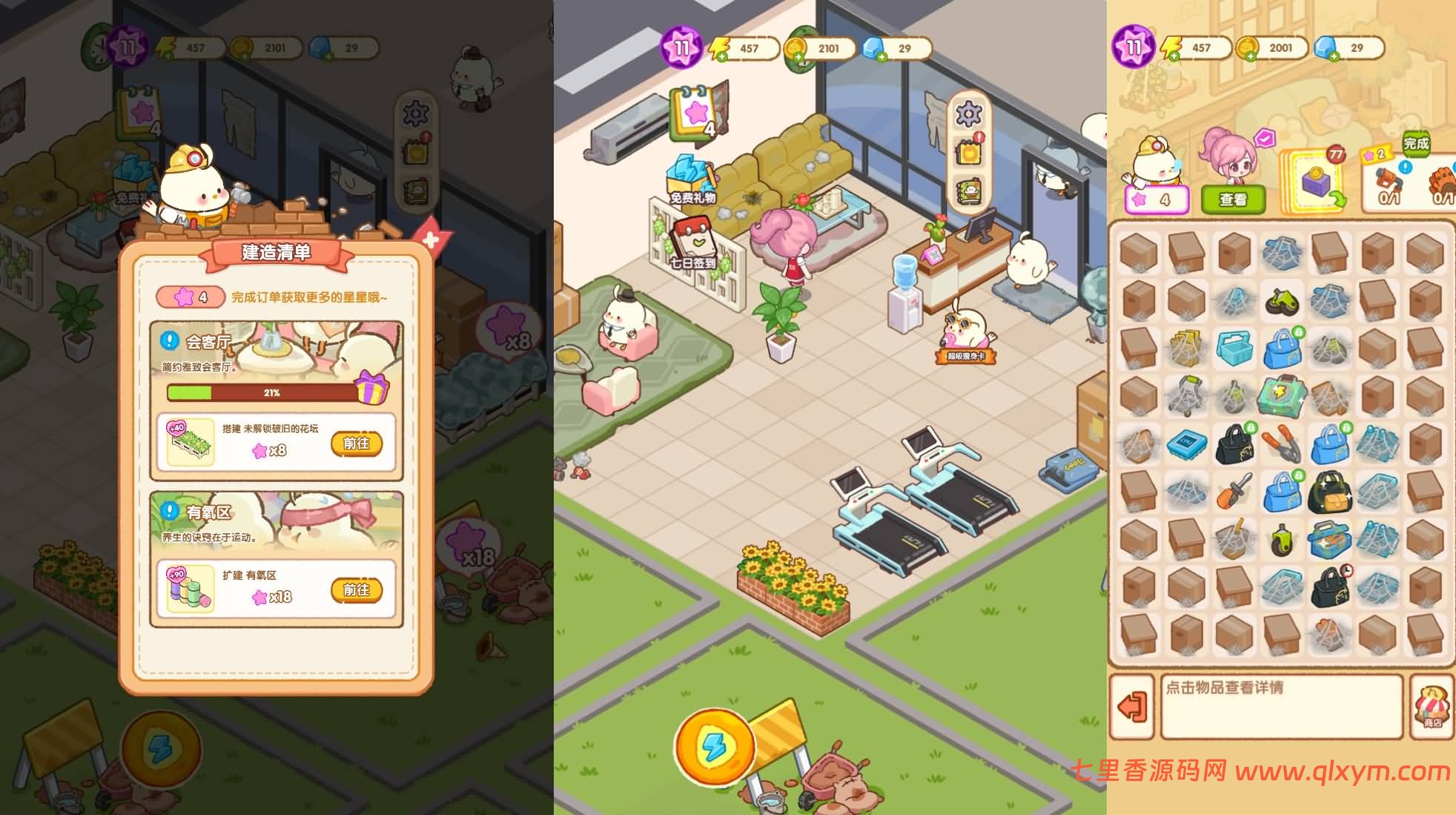Image resolution: width=1456 pixels, height=815 pixels.
Task: Tap the black handbag with the clock badge
Action: point(1329,586)
